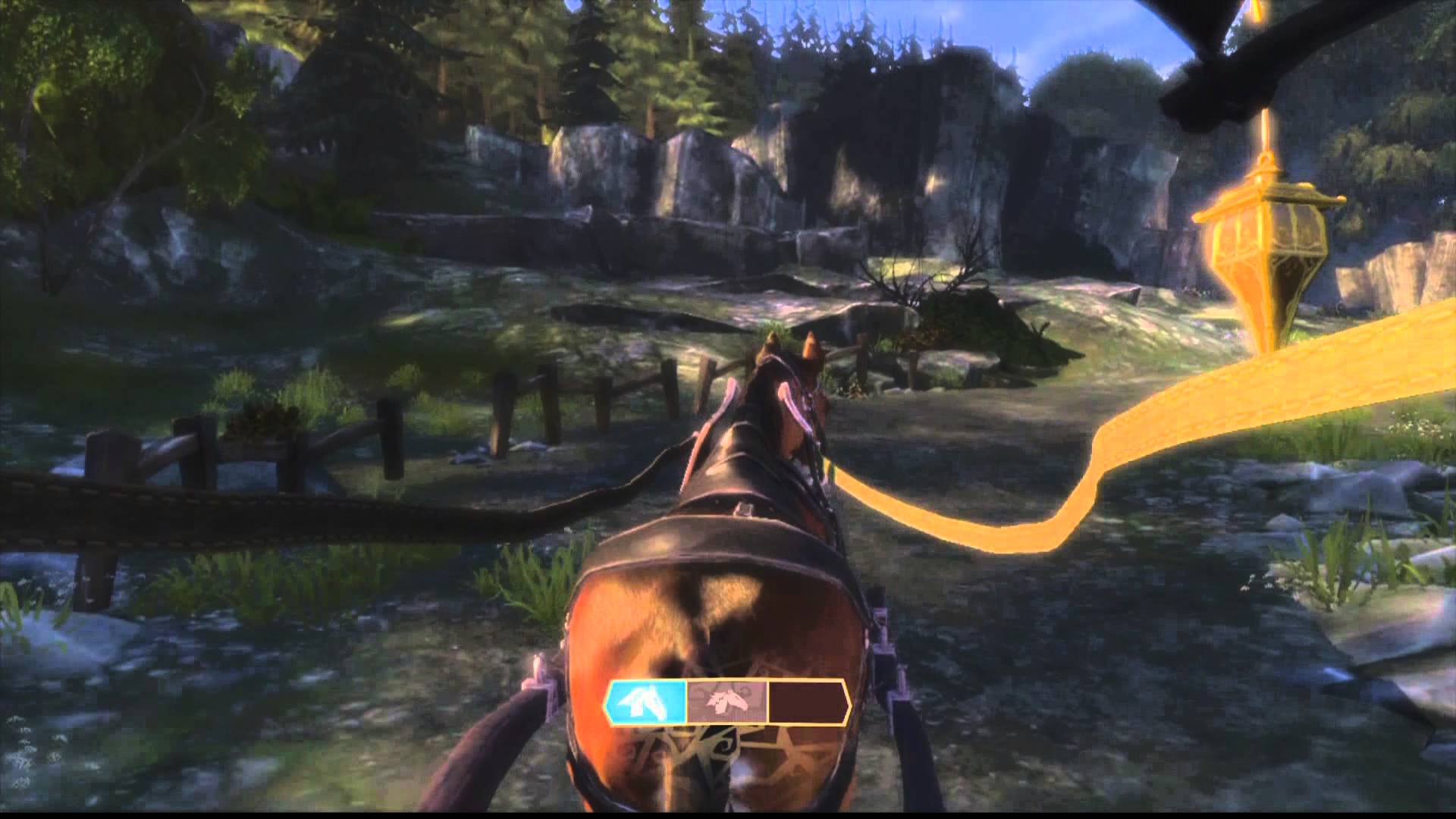Choose the faded galloping horse speed segment
The width and height of the screenshot is (1456, 819).
[x=727, y=701]
